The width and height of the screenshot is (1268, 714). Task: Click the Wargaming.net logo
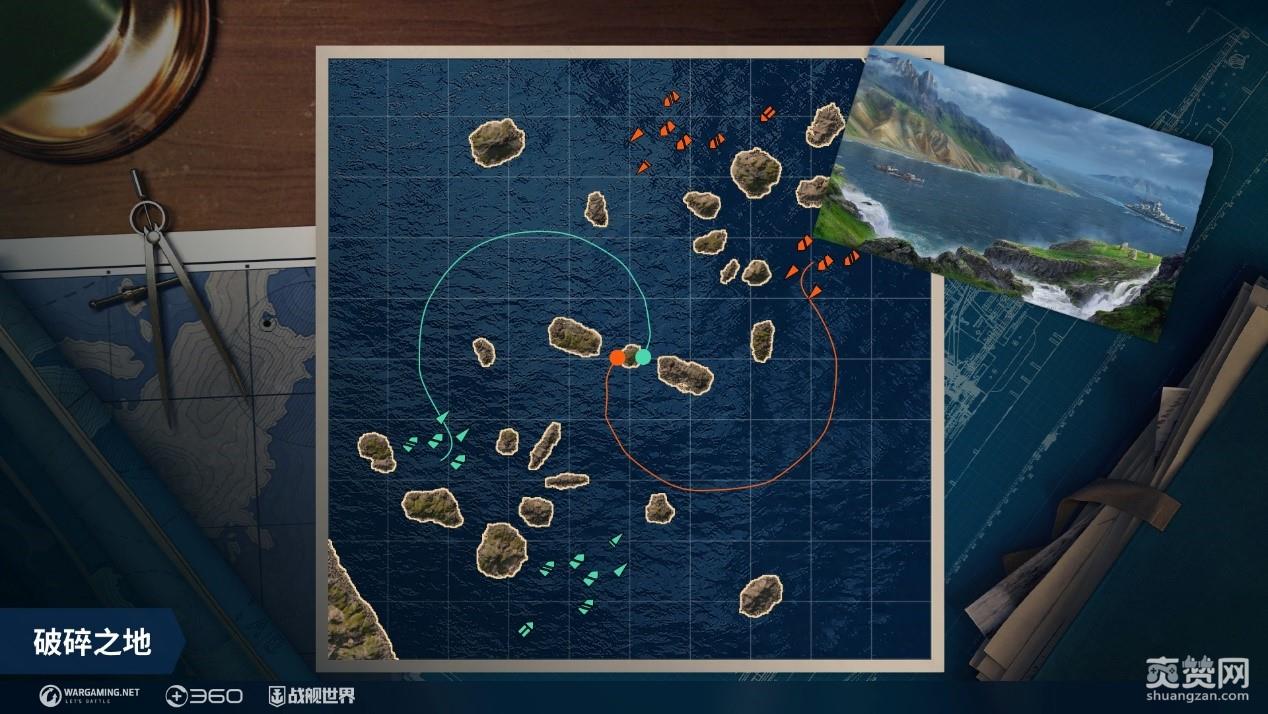point(90,694)
